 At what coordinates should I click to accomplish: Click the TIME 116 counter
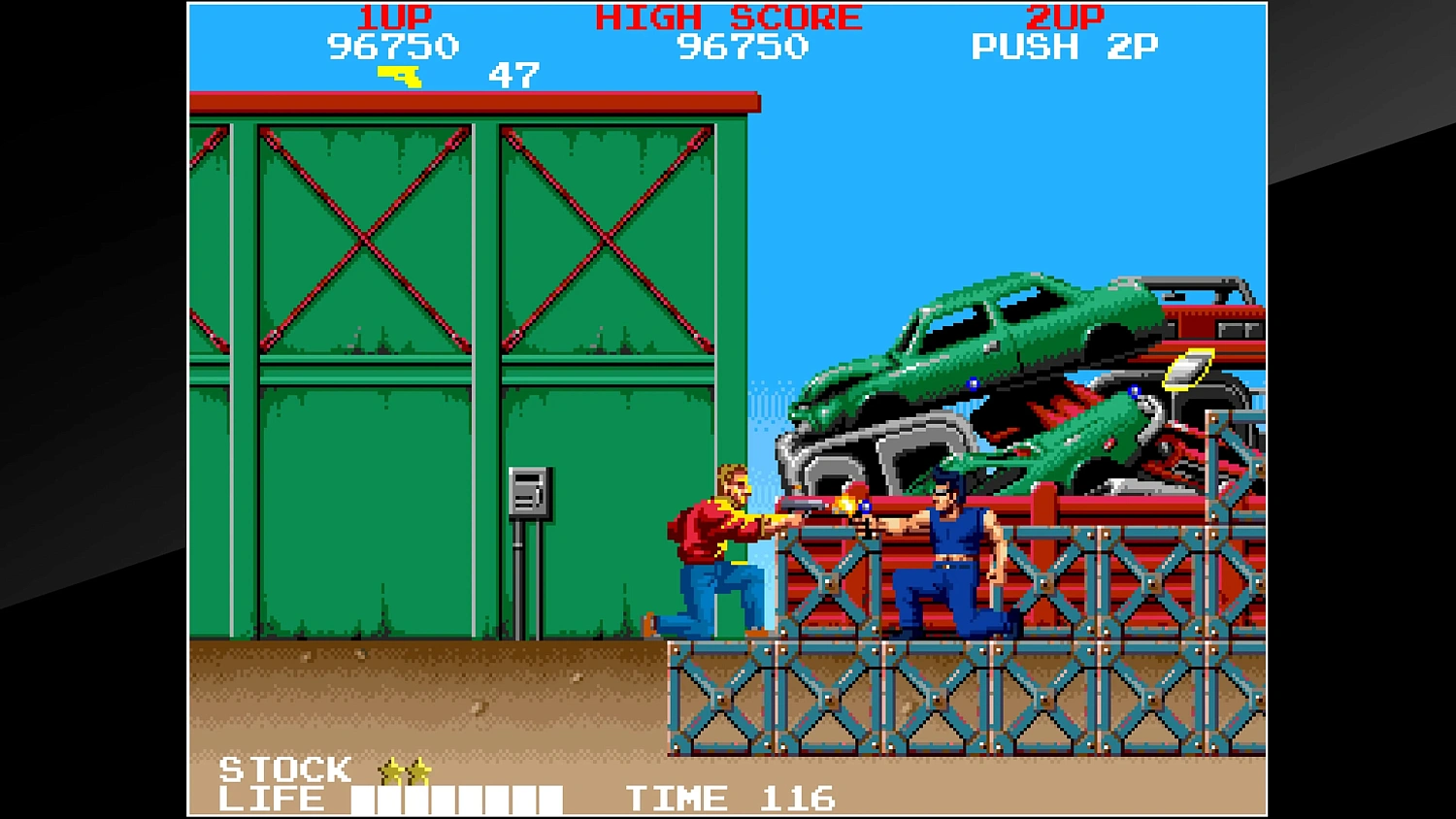tap(730, 798)
